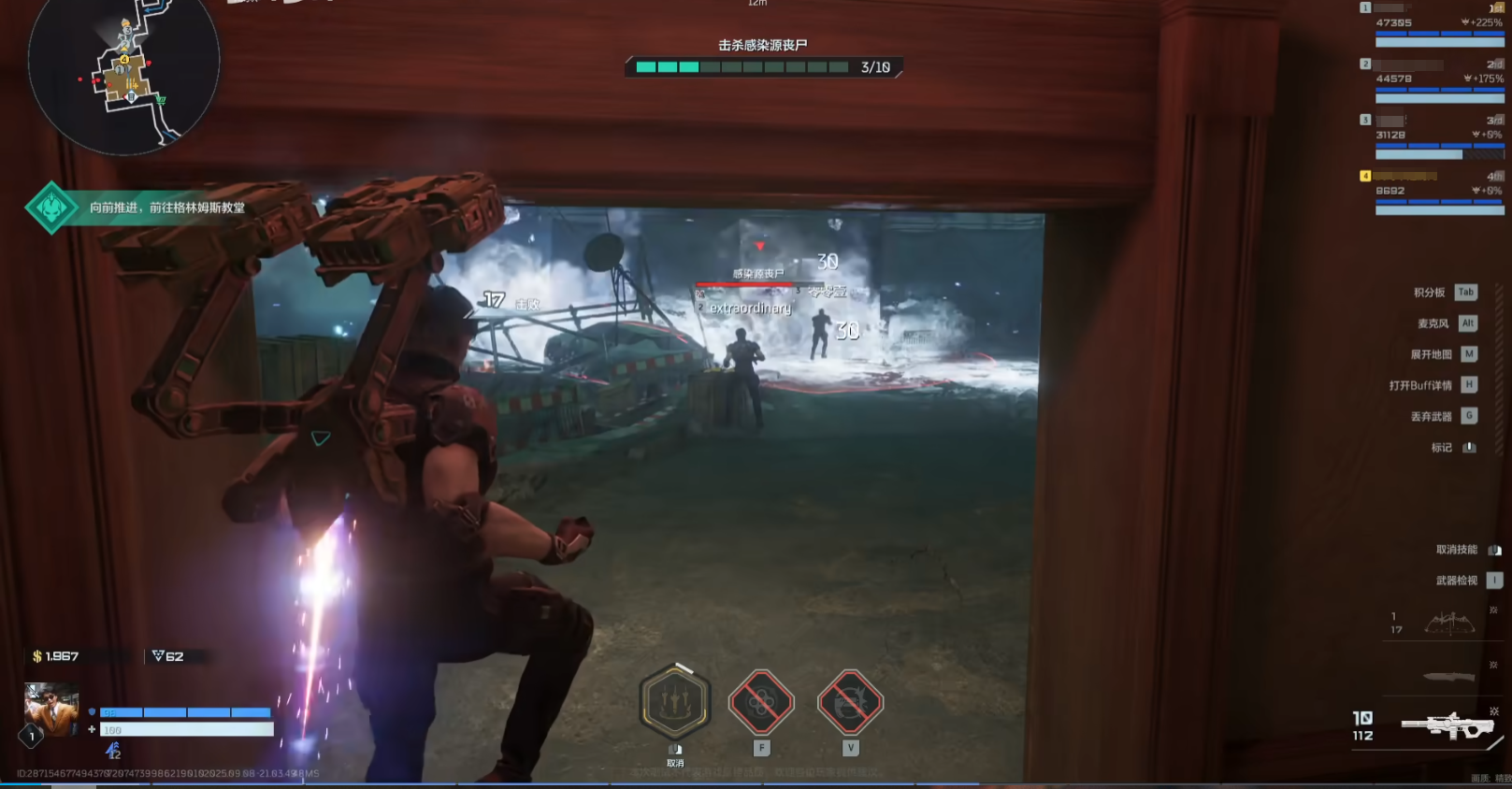1512x789 pixels.
Task: Switch to the combat knife slot
Action: point(1448,676)
